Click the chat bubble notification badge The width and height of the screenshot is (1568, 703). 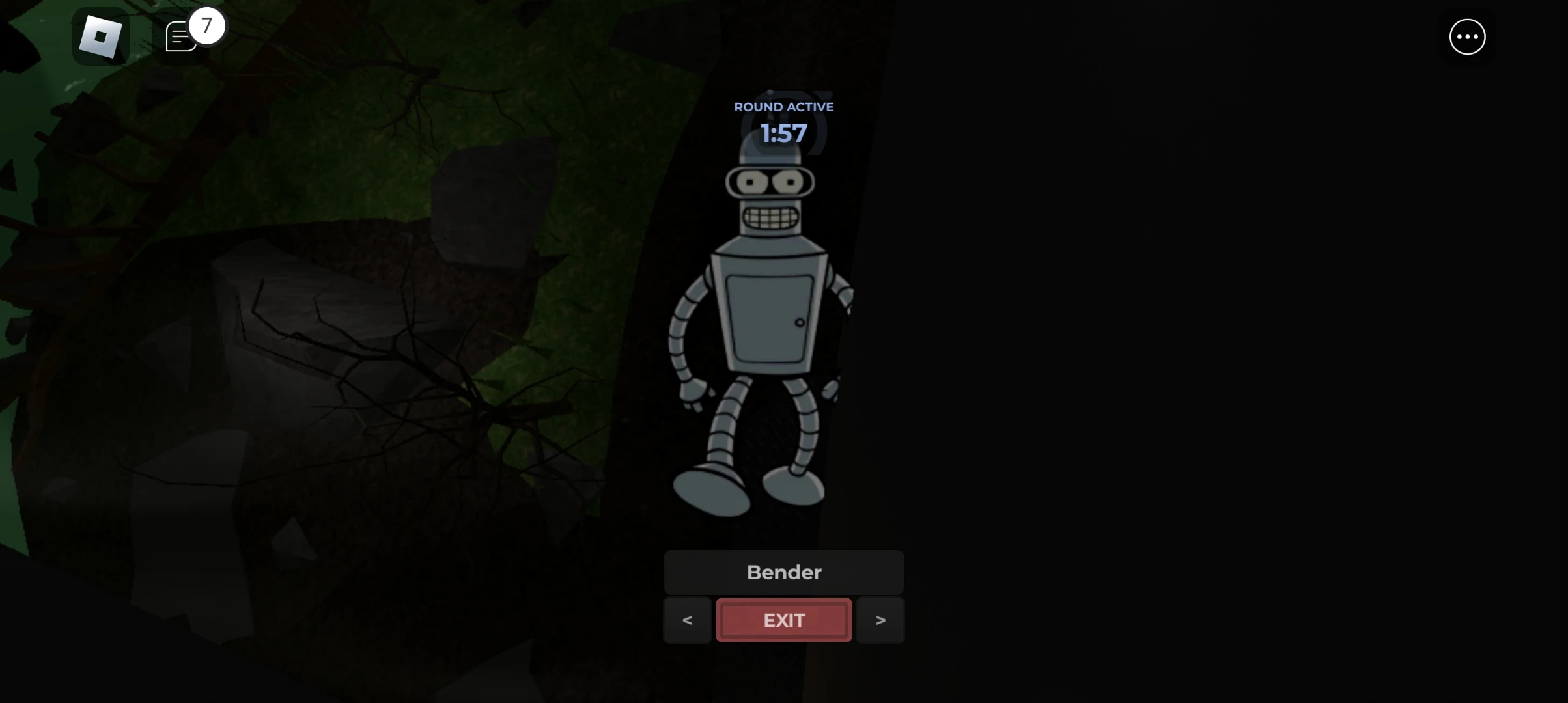[206, 26]
